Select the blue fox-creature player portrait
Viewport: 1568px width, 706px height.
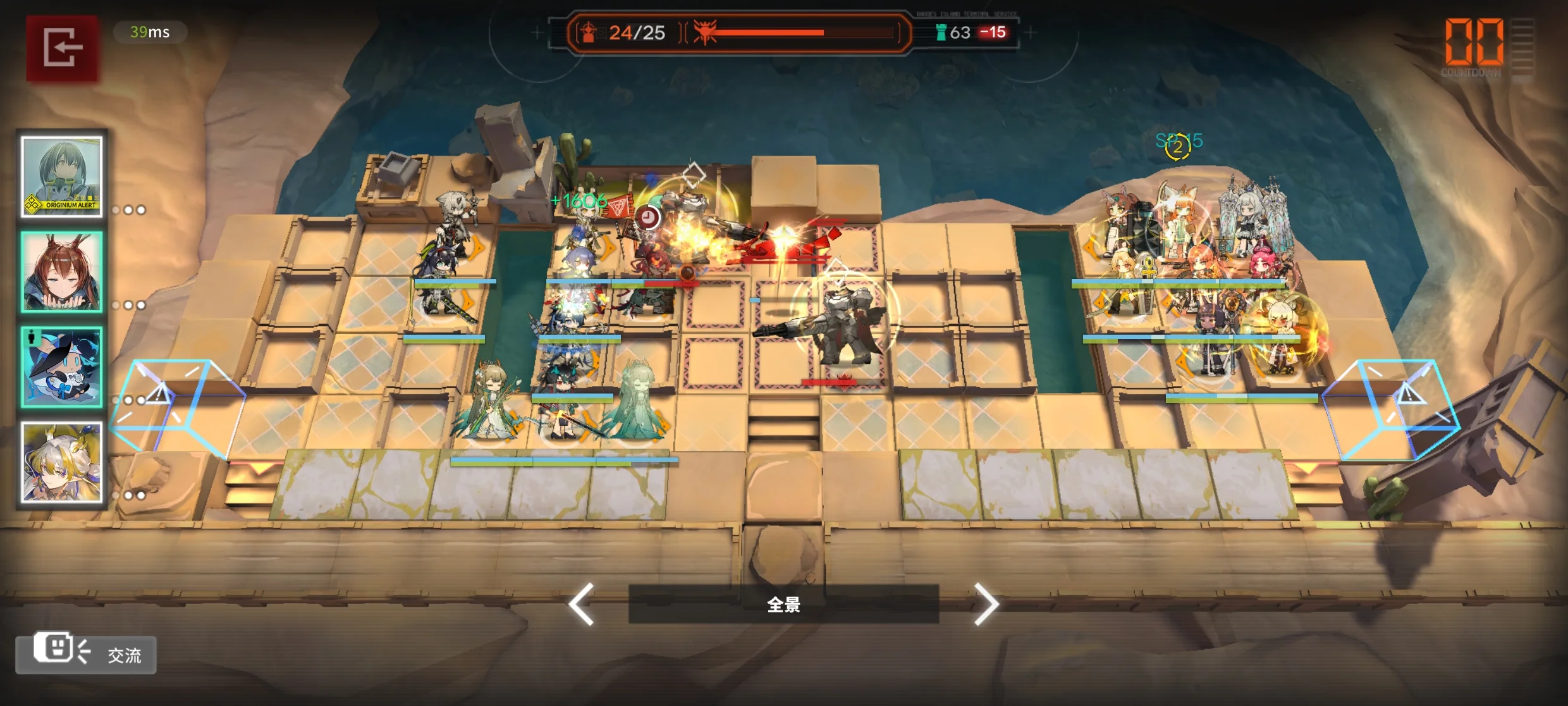tap(62, 367)
